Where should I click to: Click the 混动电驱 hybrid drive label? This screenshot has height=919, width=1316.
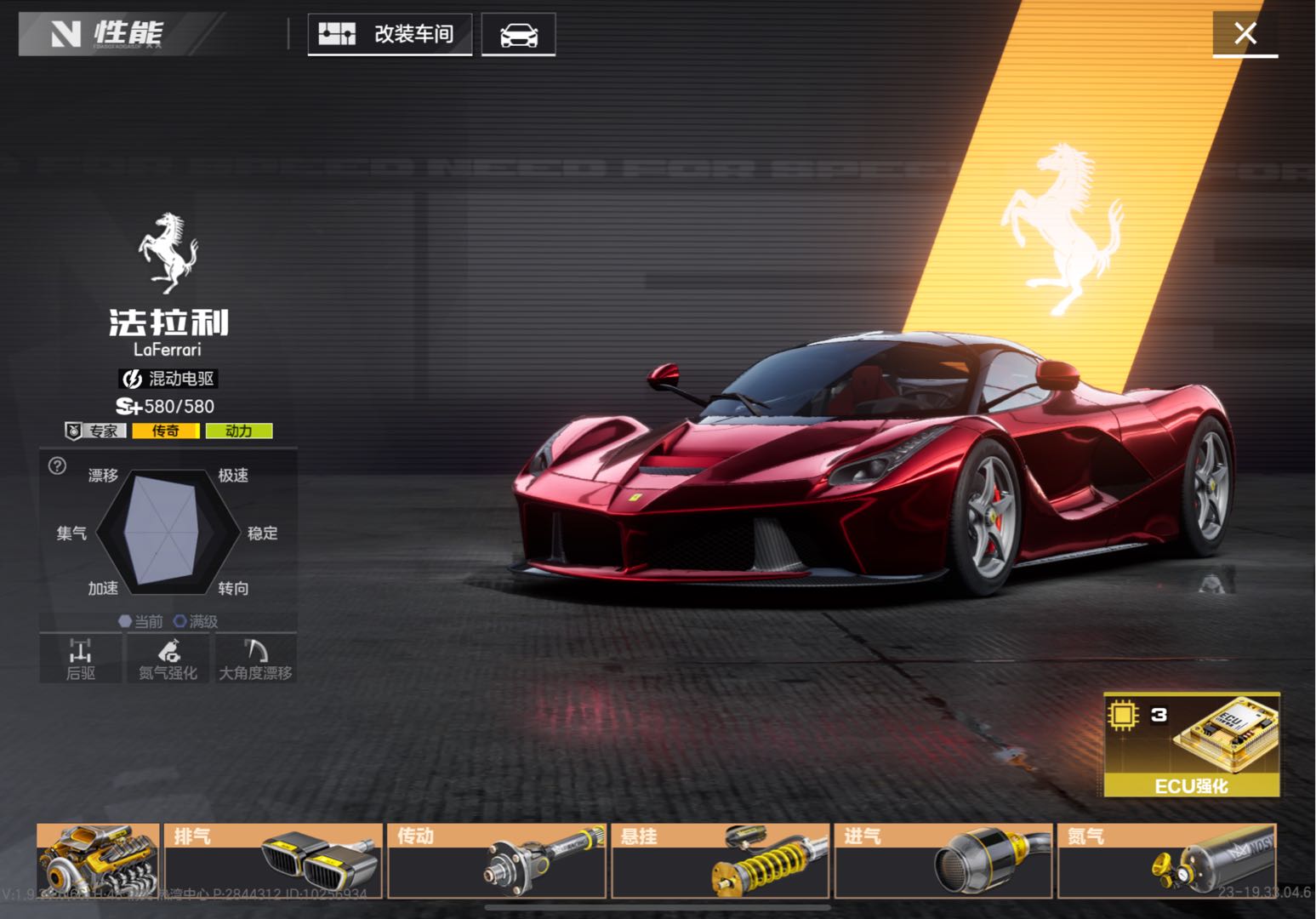point(168,379)
